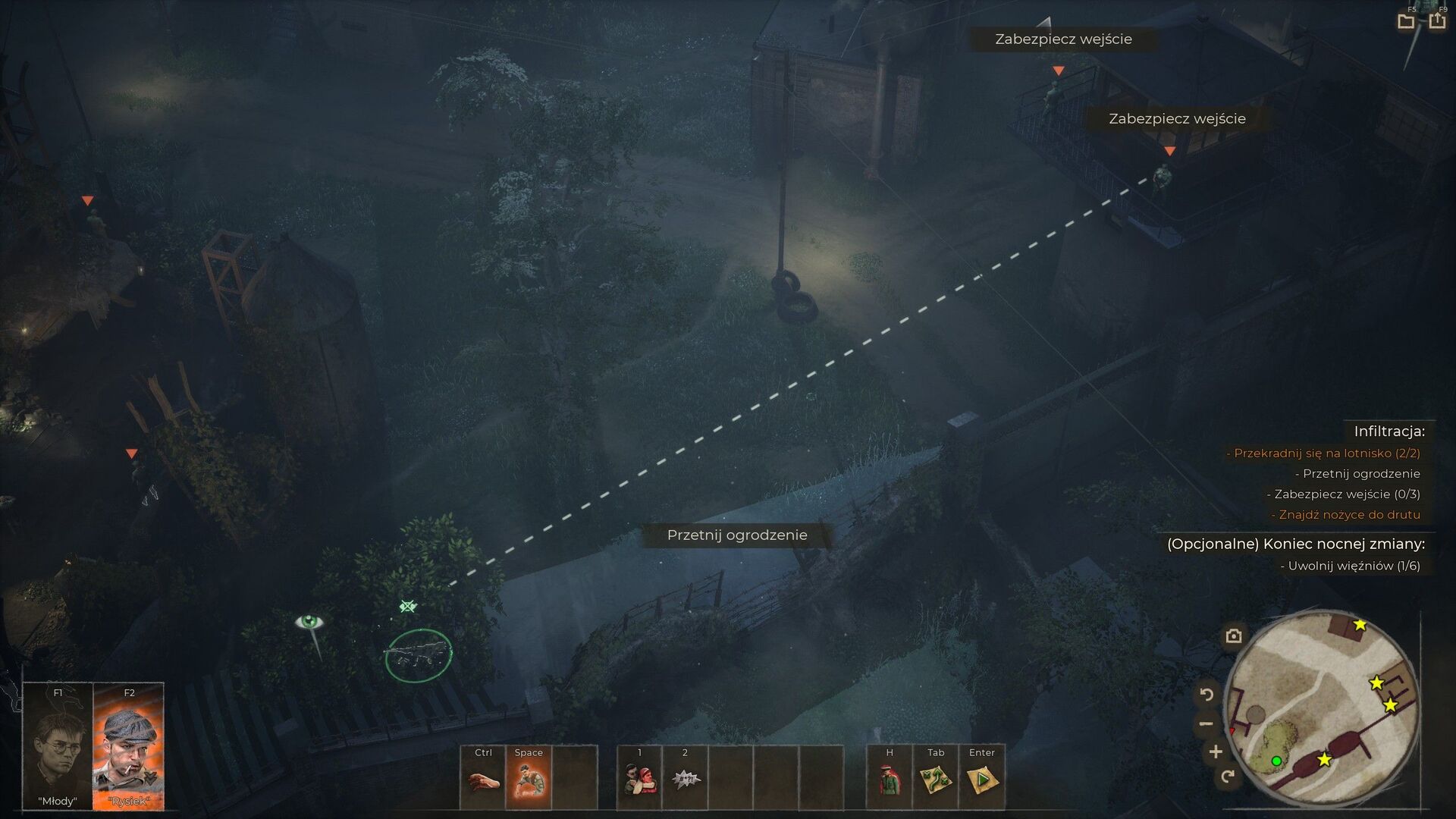The height and width of the screenshot is (819, 1456).
Task: Zoom out using the minus button
Action: [x=1207, y=724]
